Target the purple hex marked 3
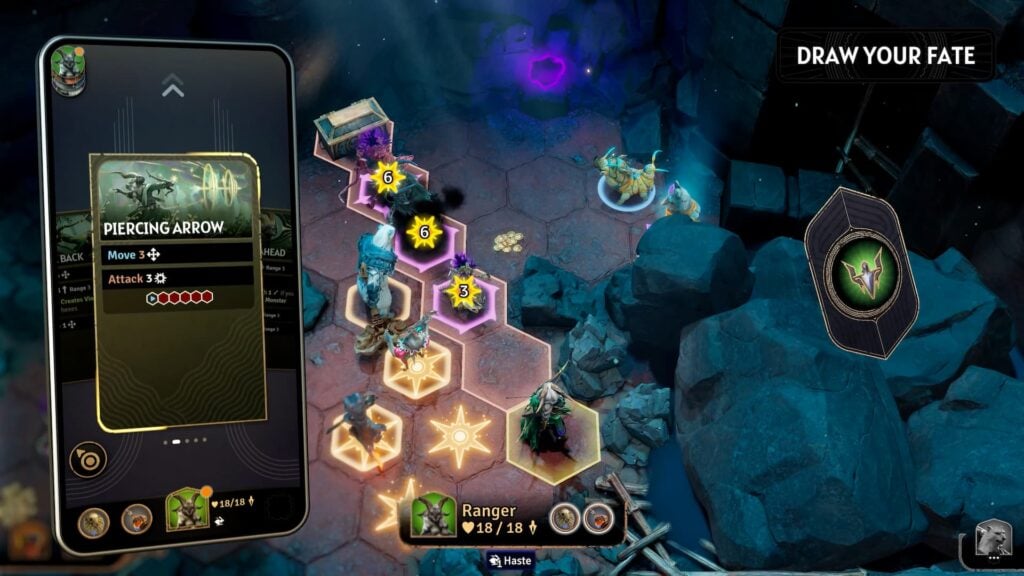 [x=463, y=294]
